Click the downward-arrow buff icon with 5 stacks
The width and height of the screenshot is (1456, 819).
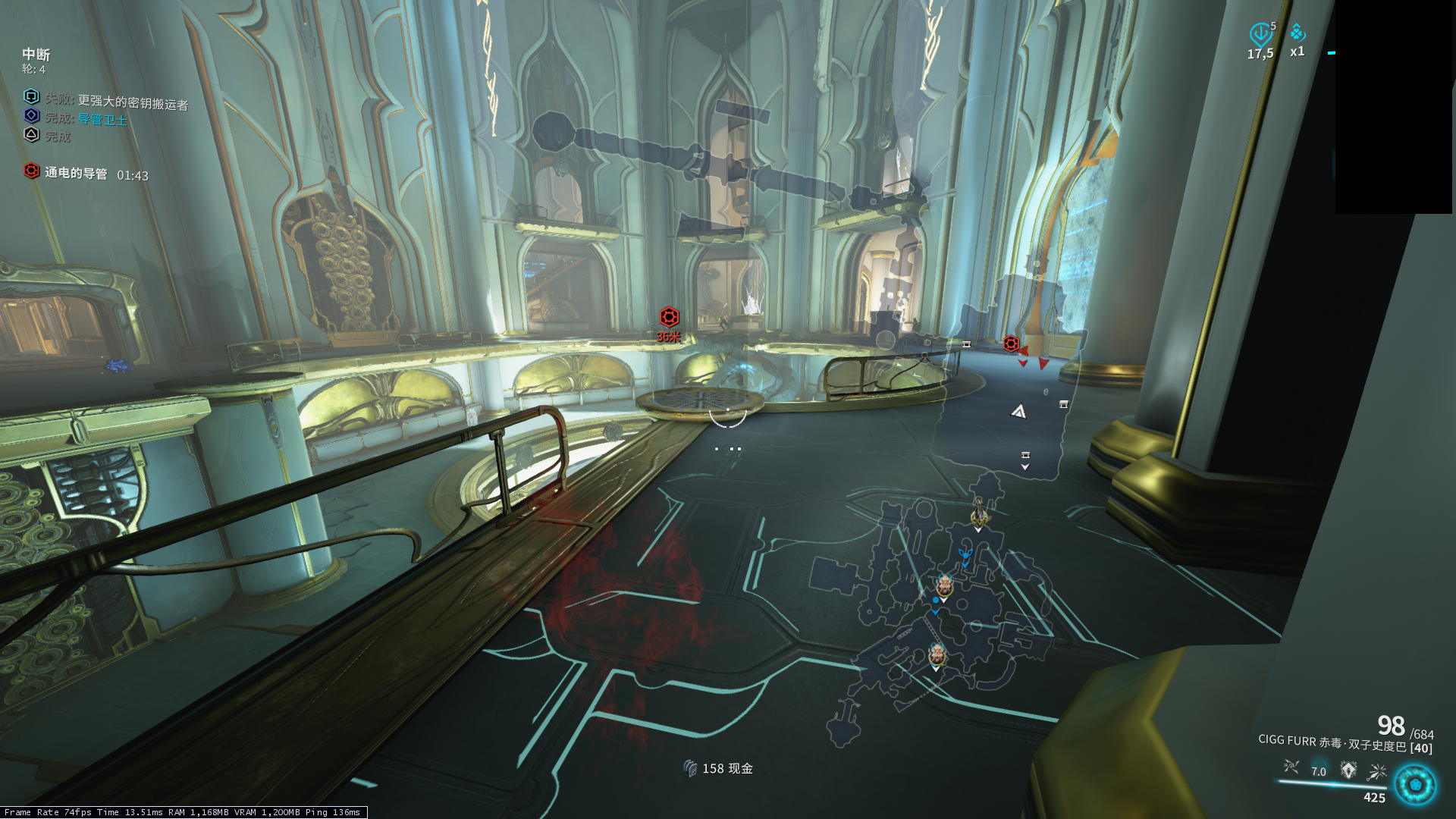(1260, 34)
